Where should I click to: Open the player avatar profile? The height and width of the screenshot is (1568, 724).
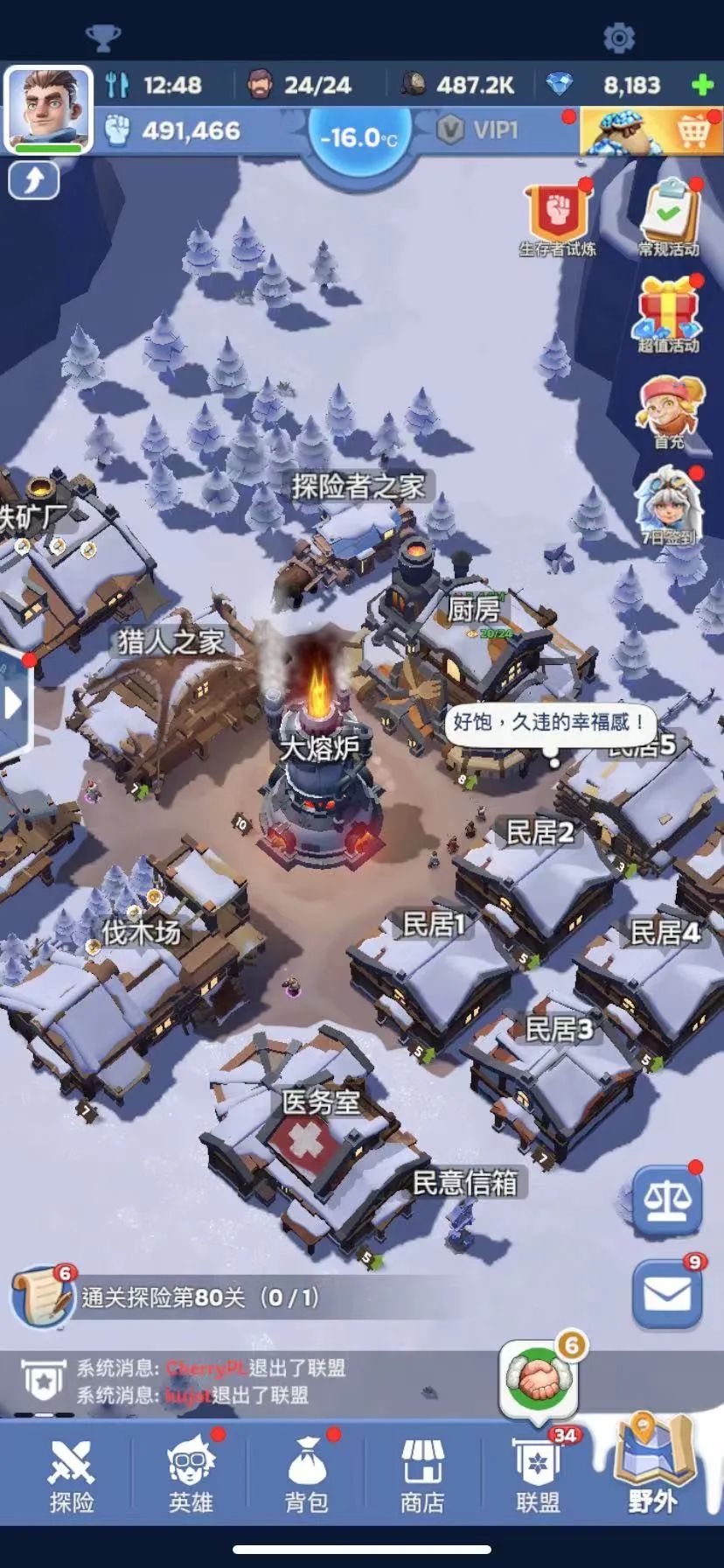[48, 108]
